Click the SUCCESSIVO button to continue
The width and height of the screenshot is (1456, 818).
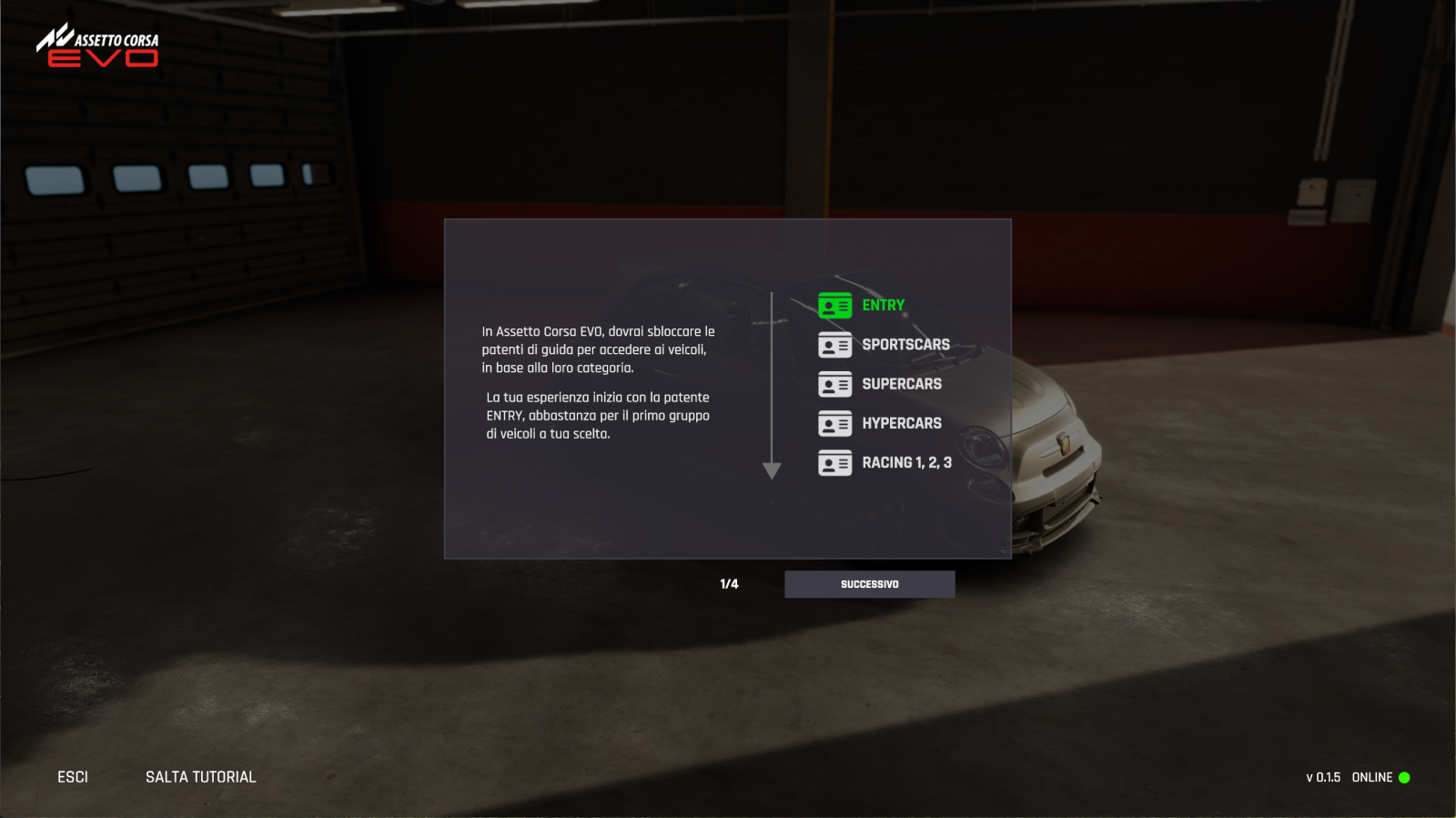(869, 584)
